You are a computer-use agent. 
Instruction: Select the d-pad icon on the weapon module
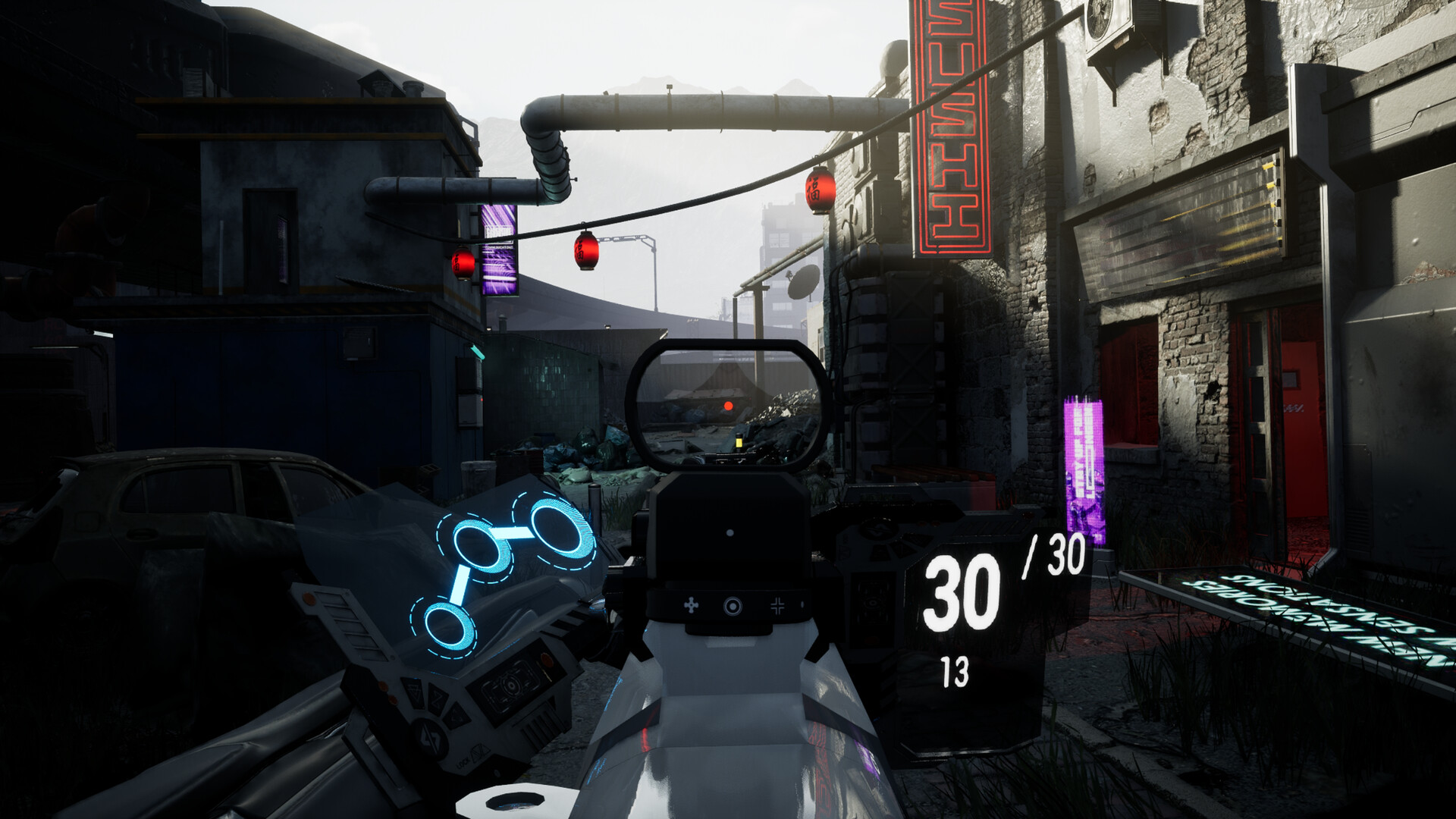click(x=691, y=605)
